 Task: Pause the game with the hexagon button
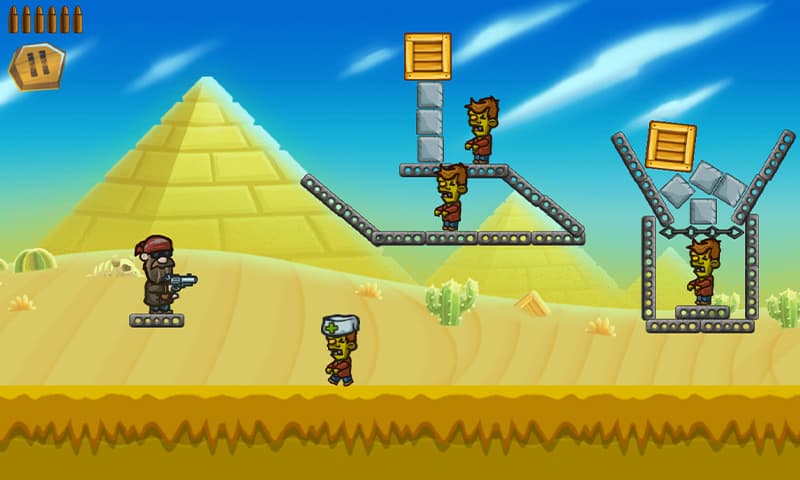tap(37, 66)
